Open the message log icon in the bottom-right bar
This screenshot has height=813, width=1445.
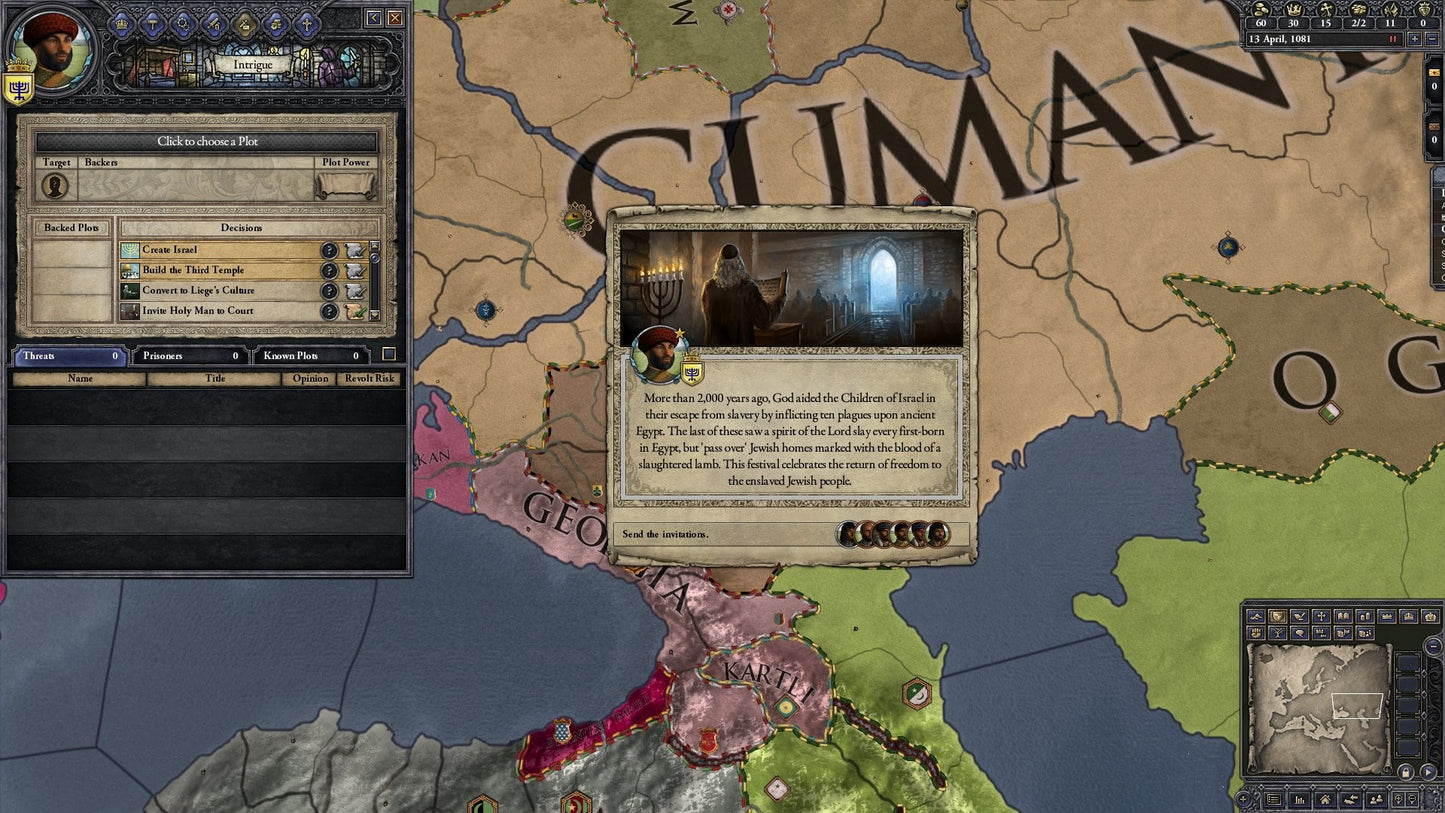(1274, 799)
